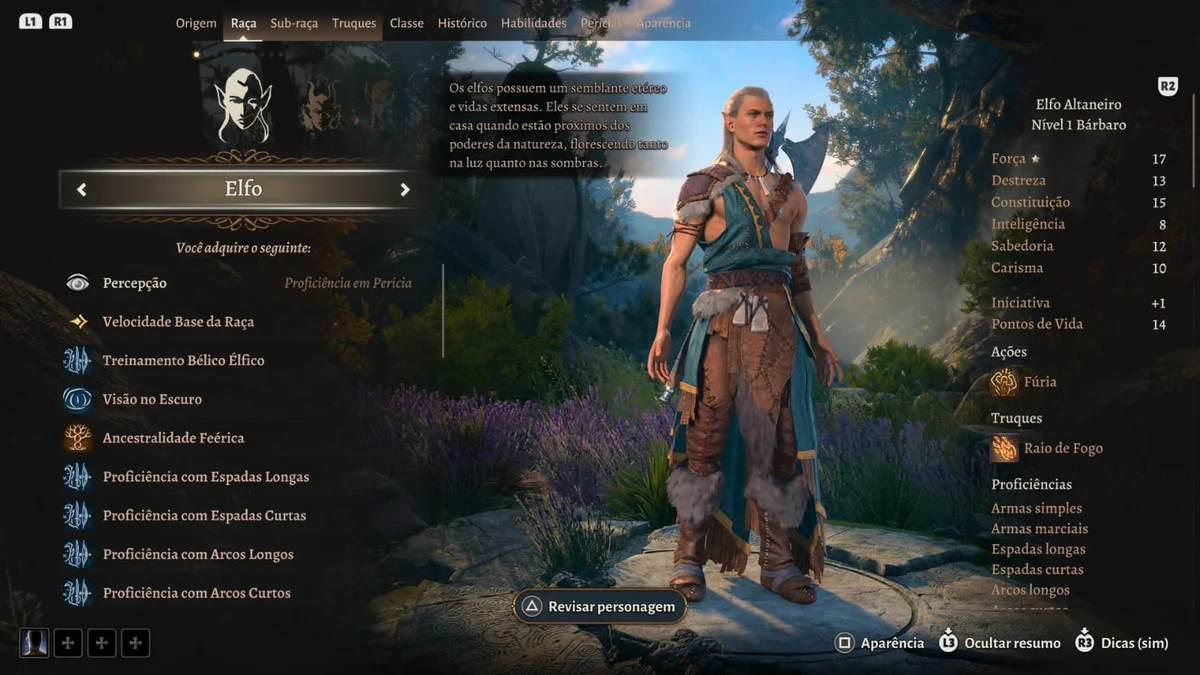Click the Revisar personagem button

600,606
